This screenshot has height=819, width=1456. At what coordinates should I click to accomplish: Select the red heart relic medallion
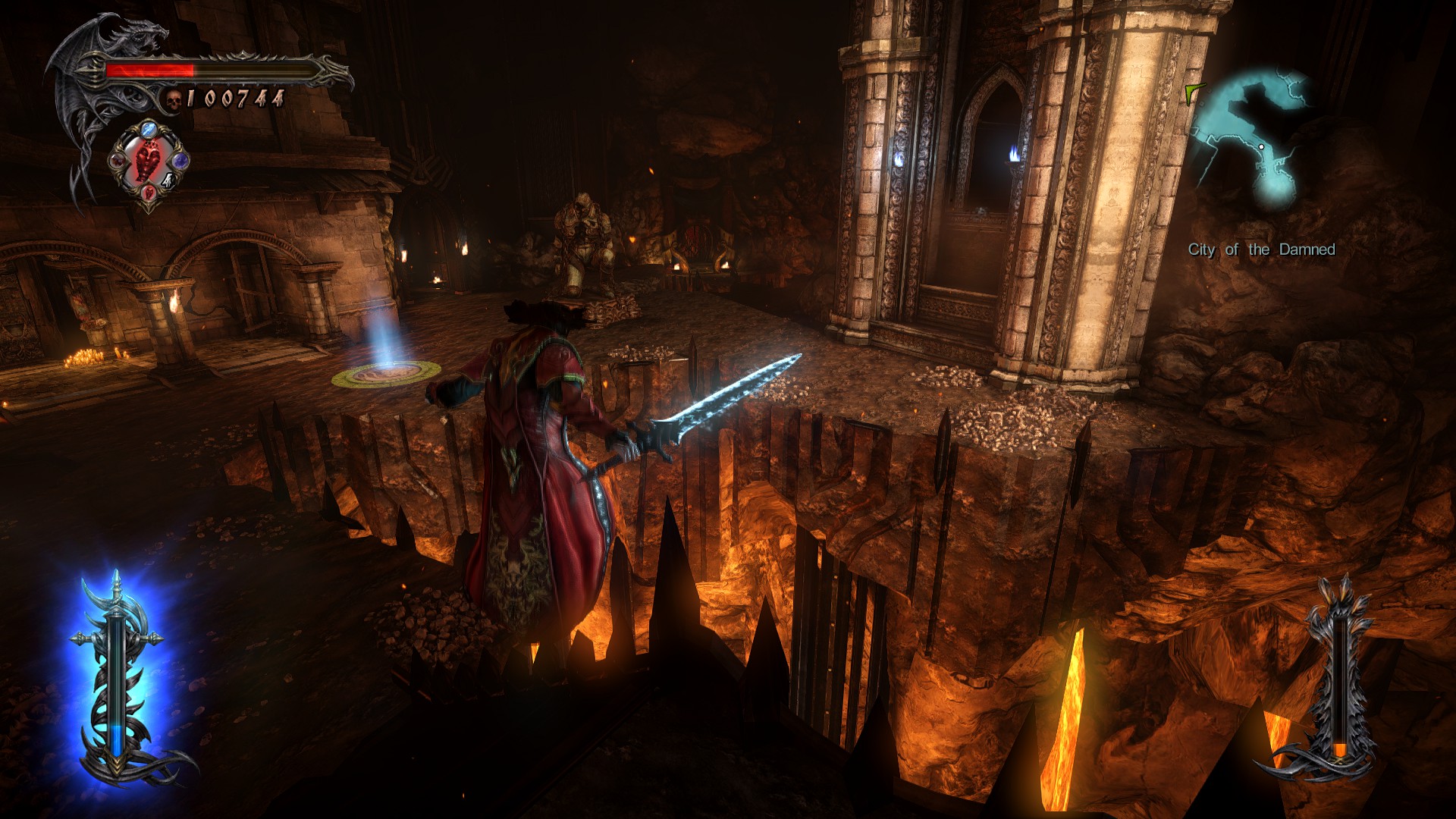149,161
